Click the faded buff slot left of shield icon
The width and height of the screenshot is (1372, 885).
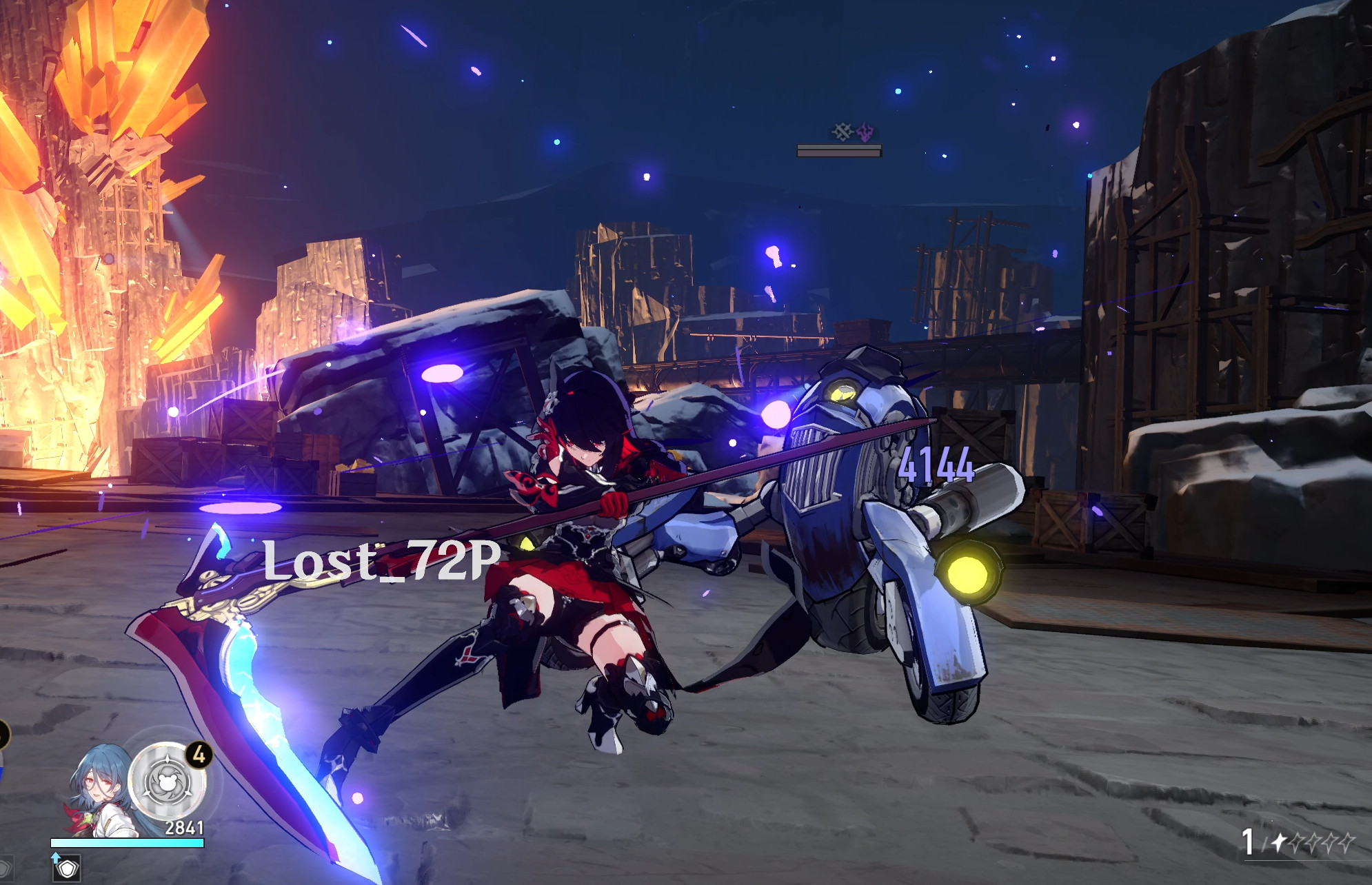(x=7, y=870)
